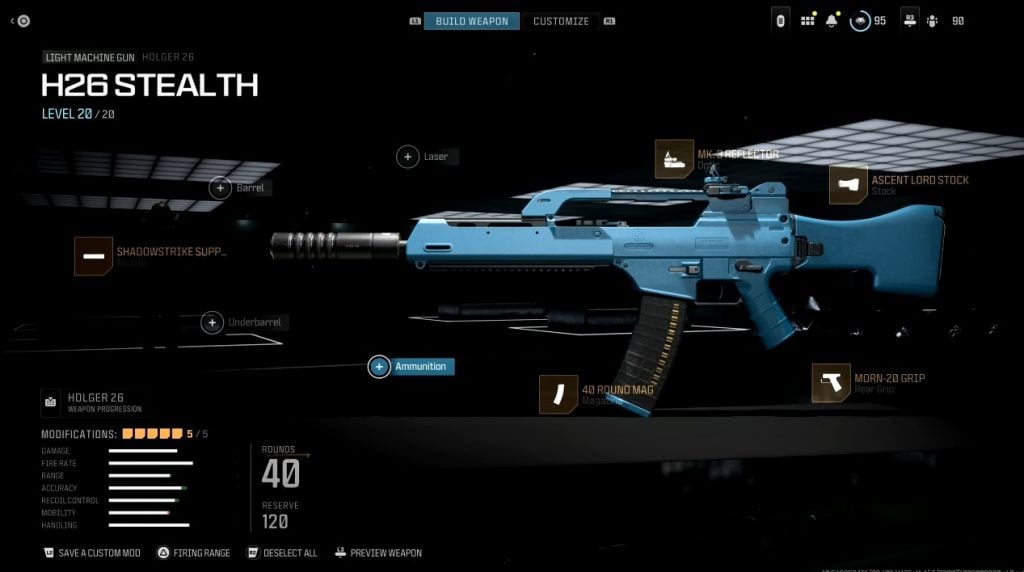This screenshot has height=572, width=1024.
Task: Go back with the top-left arrow
Action: click(x=20, y=20)
